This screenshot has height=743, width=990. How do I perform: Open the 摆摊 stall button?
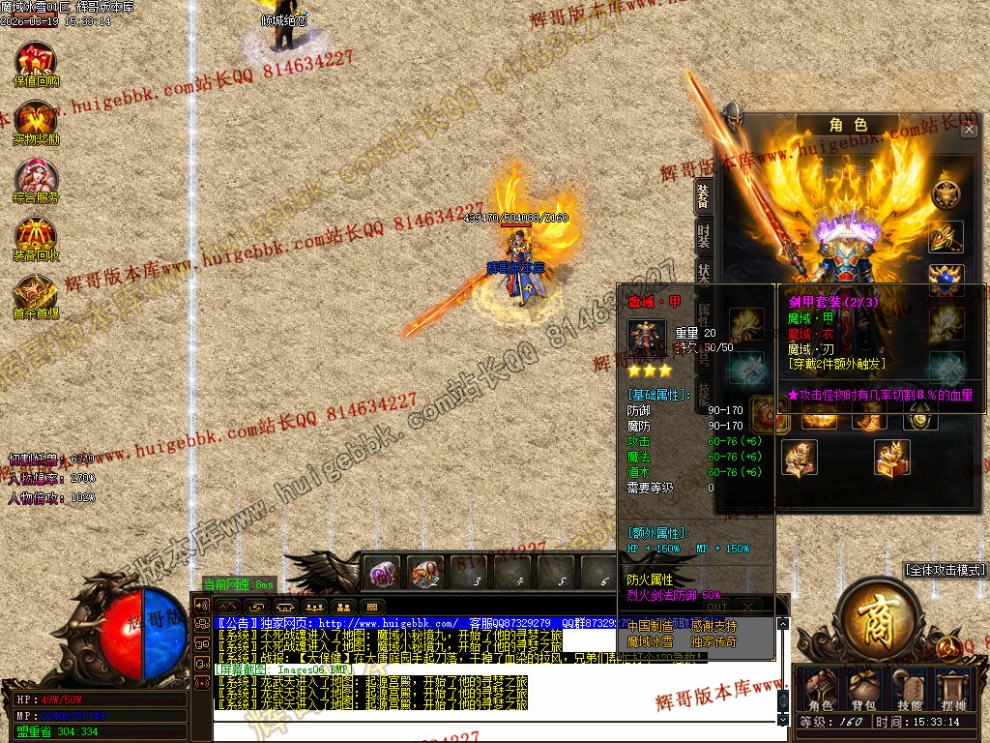tap(952, 689)
